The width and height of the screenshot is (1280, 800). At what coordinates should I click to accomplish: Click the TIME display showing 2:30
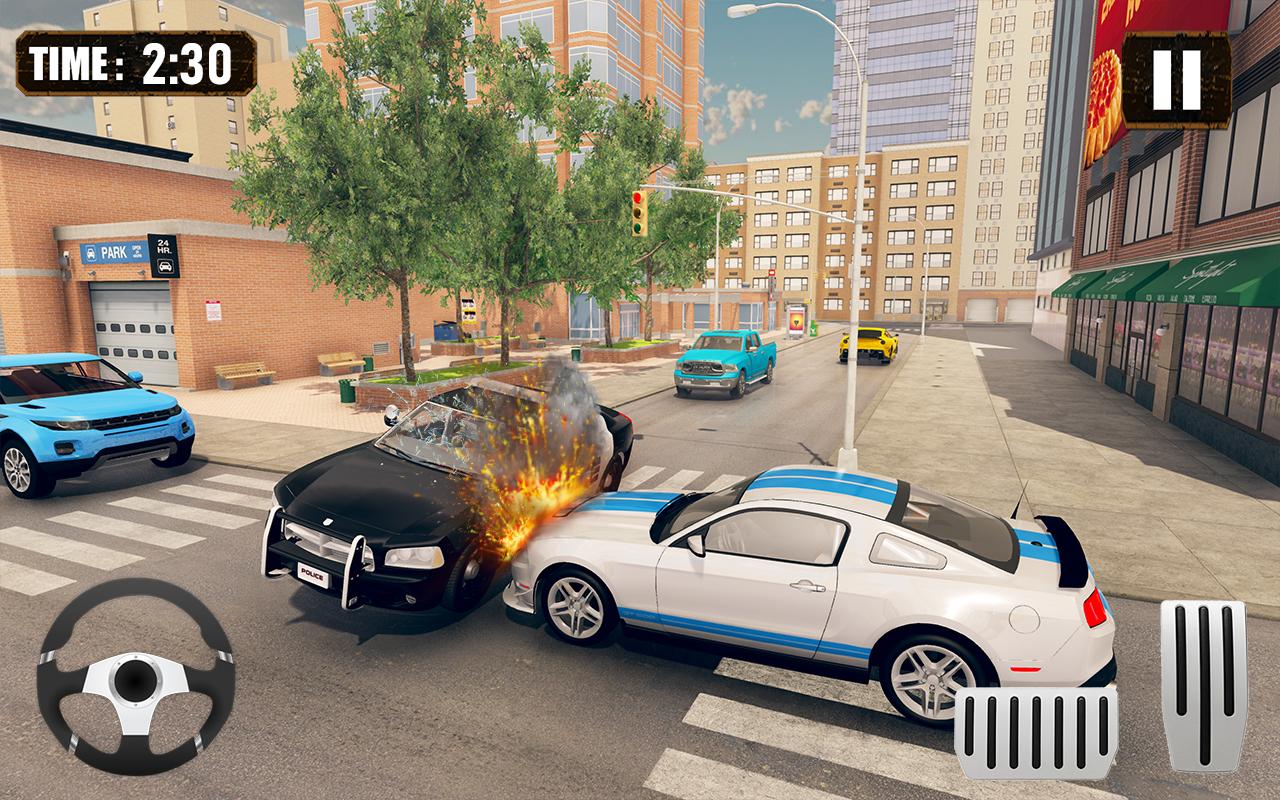[x=135, y=60]
